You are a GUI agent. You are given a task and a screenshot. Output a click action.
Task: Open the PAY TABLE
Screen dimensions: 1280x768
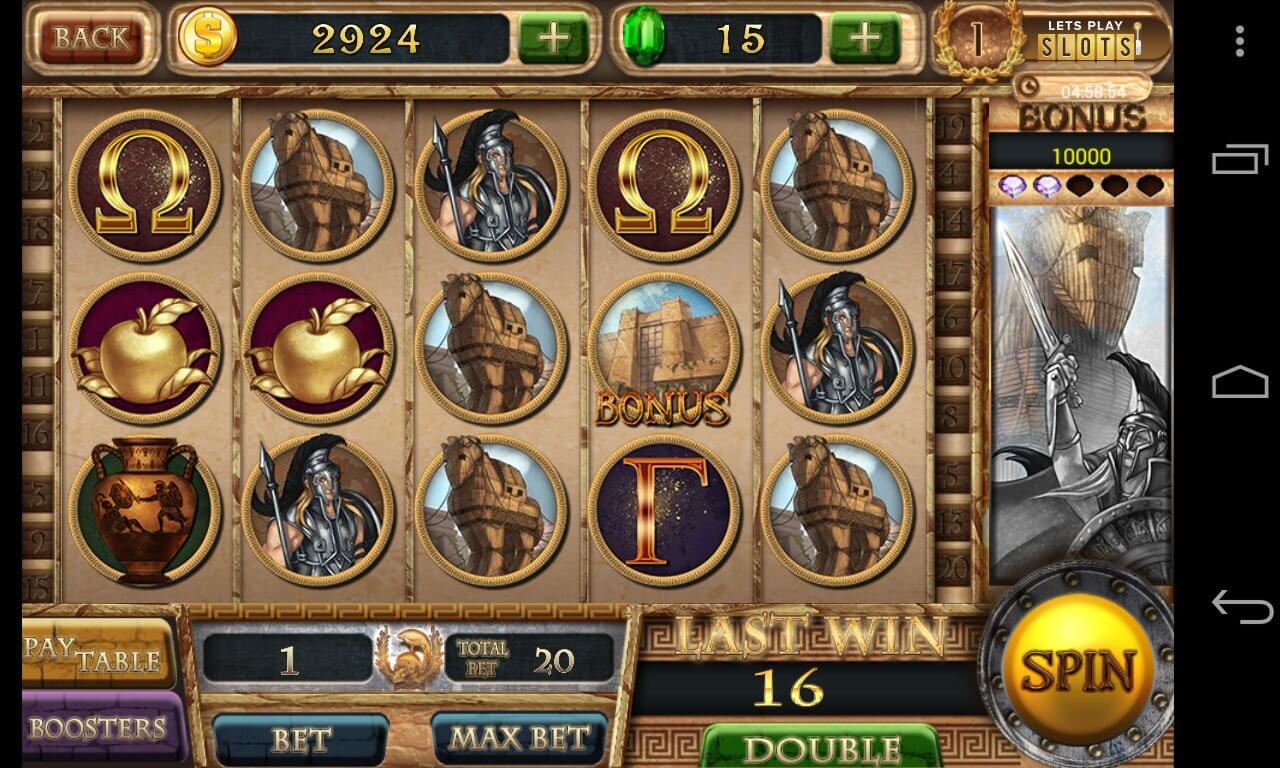95,652
